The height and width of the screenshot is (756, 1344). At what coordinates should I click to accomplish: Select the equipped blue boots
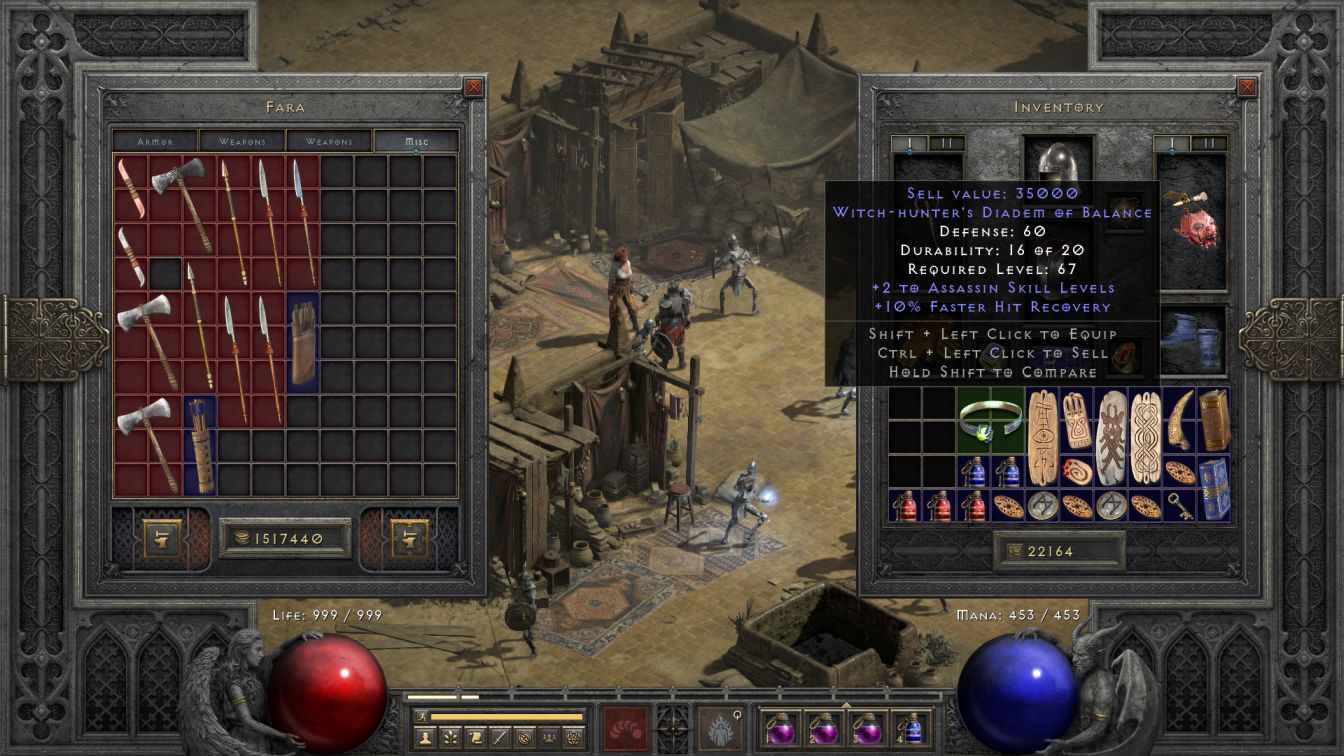[x=1192, y=341]
